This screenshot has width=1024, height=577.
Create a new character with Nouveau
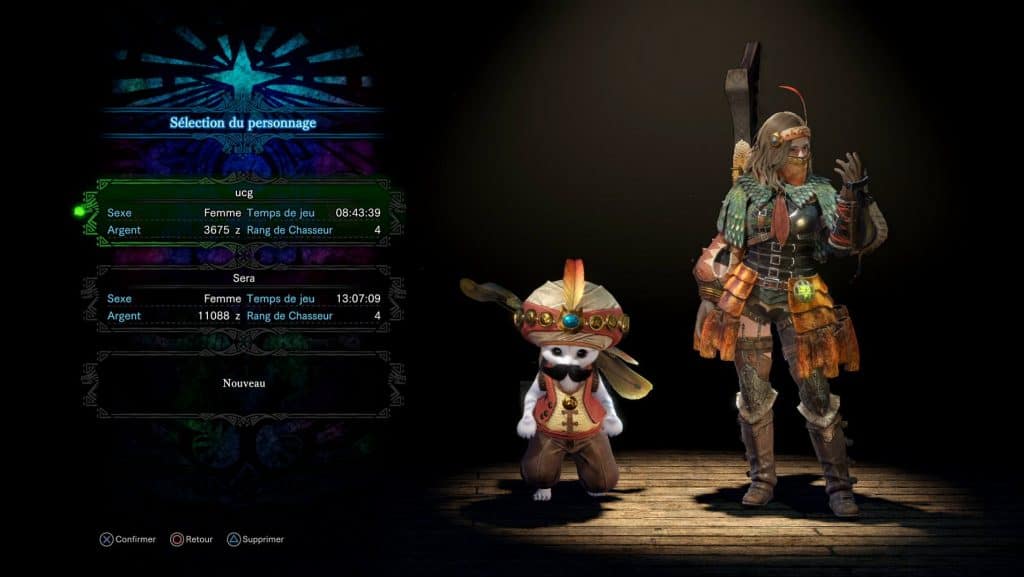click(243, 383)
